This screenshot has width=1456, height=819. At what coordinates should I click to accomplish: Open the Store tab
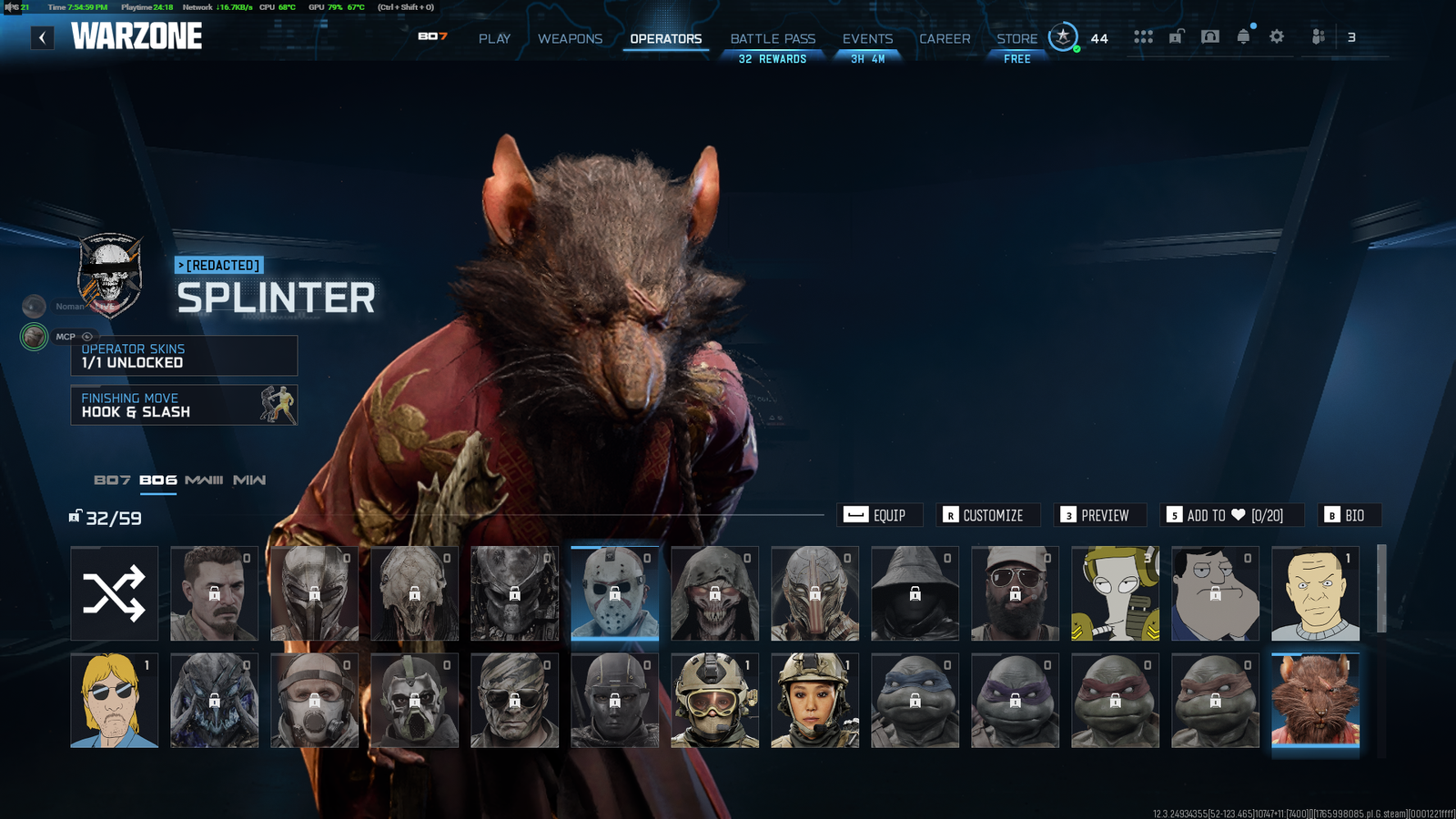point(1016,38)
